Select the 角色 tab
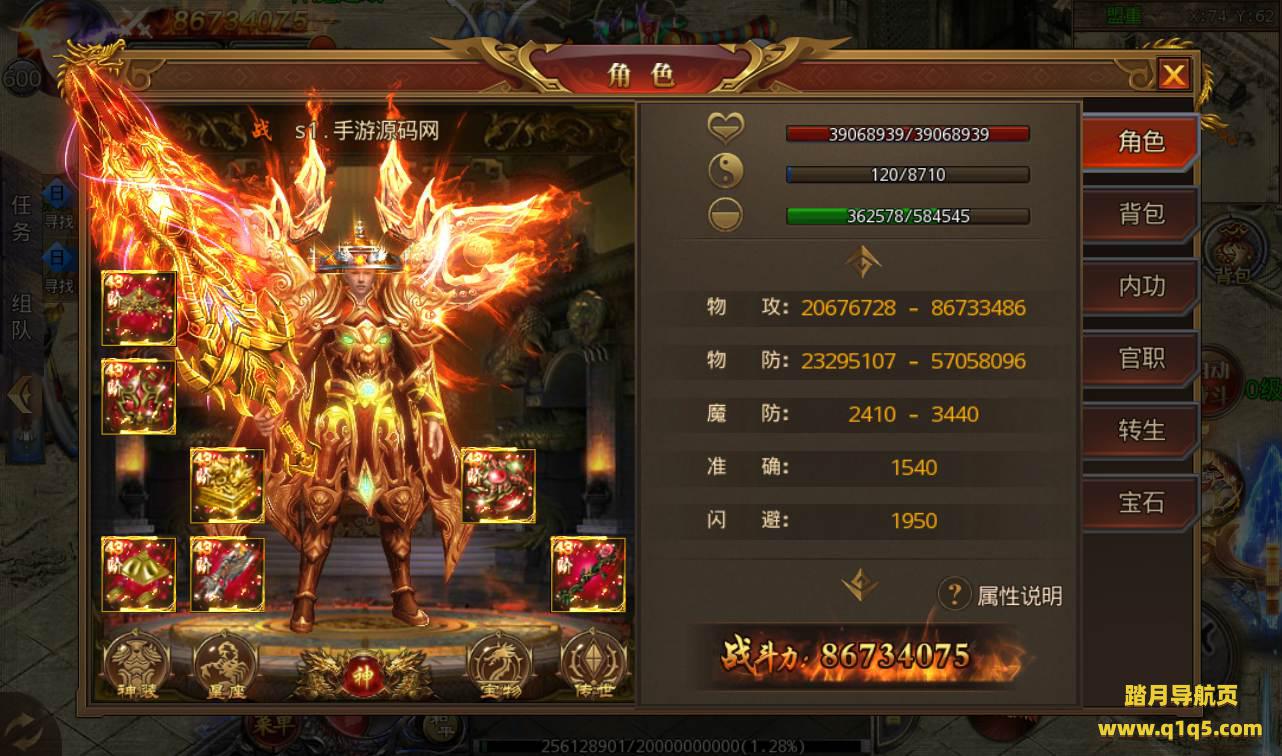Viewport: 1282px width, 756px height. coord(1140,142)
